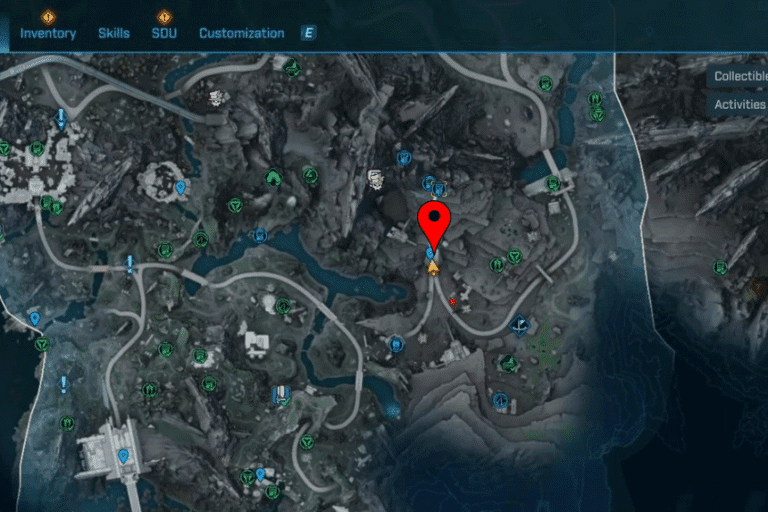The height and width of the screenshot is (512, 768).
Task: Open the Inventory tab
Action: pyautogui.click(x=48, y=33)
